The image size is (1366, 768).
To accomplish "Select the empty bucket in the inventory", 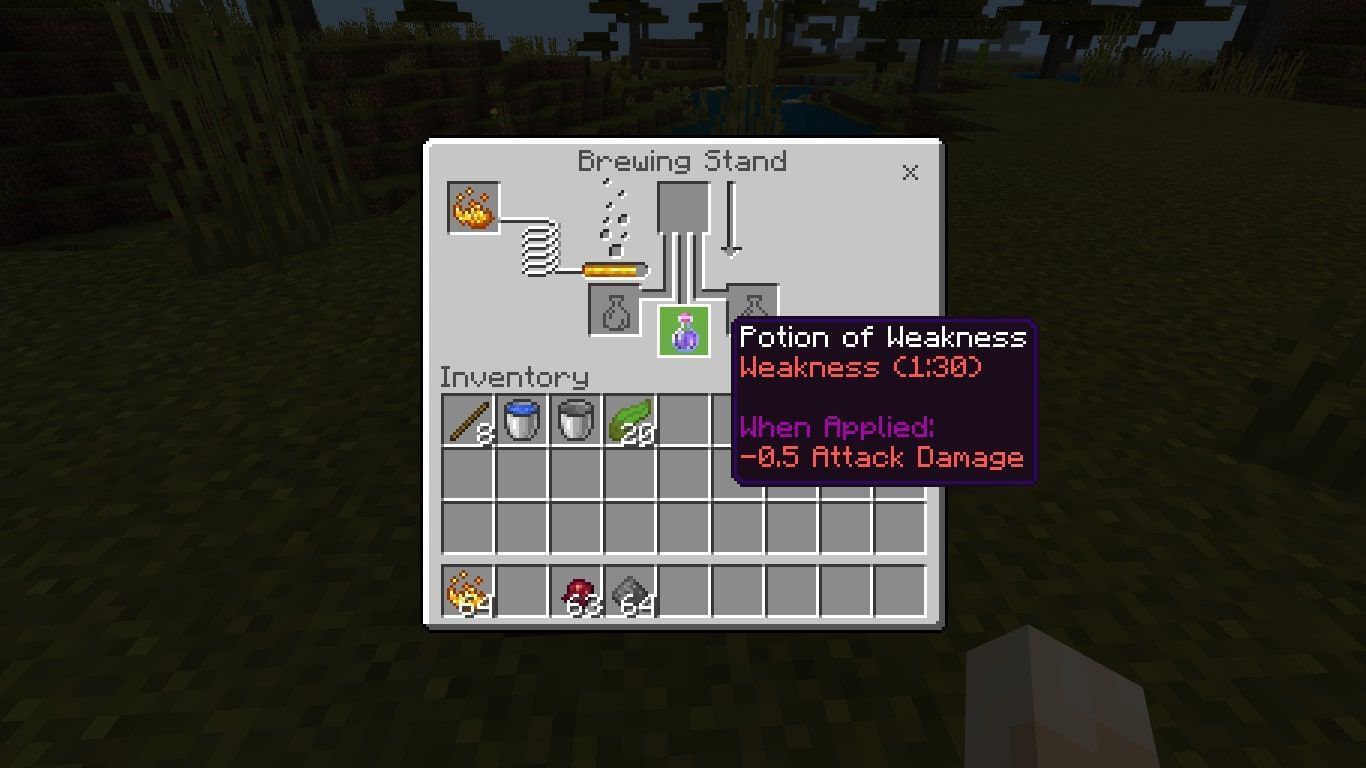I will [577, 420].
